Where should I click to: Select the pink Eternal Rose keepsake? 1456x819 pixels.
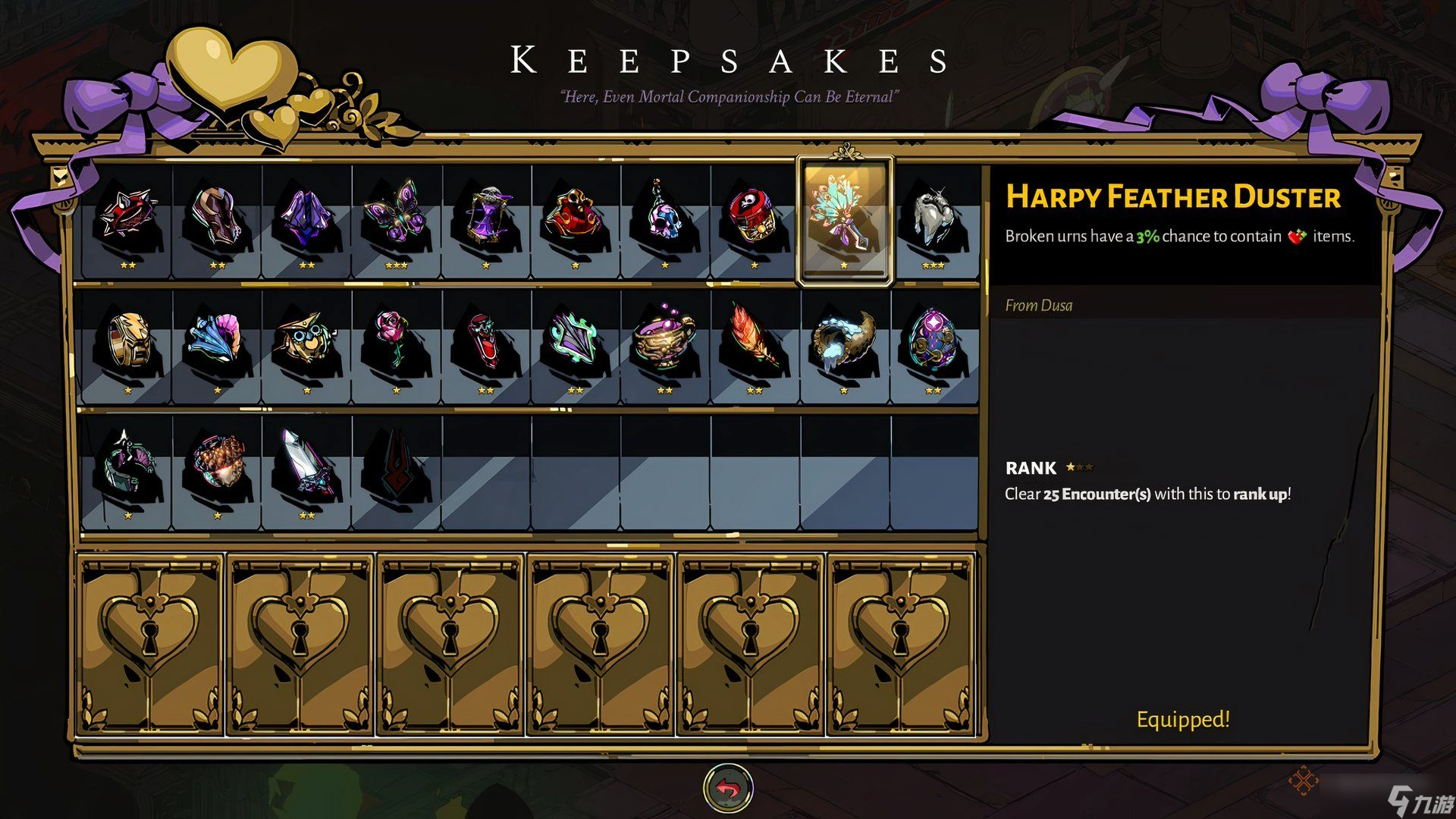coord(396,343)
